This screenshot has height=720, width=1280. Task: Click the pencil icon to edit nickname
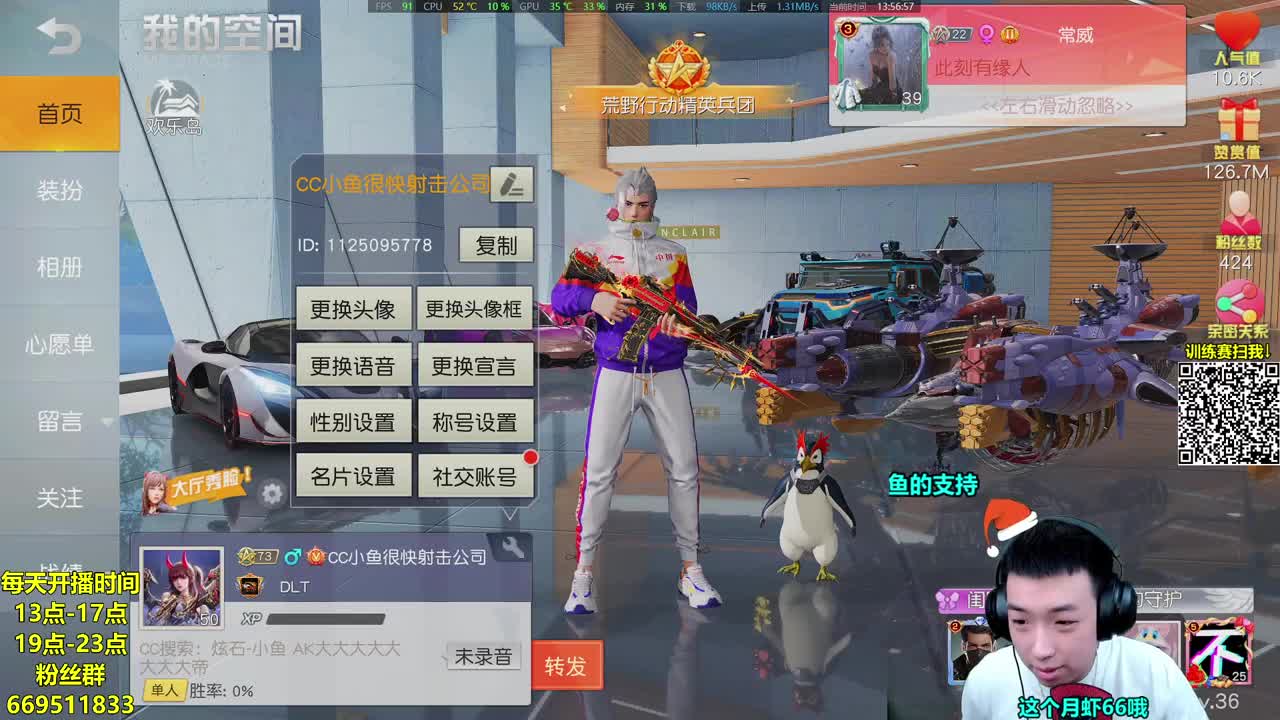tap(511, 184)
